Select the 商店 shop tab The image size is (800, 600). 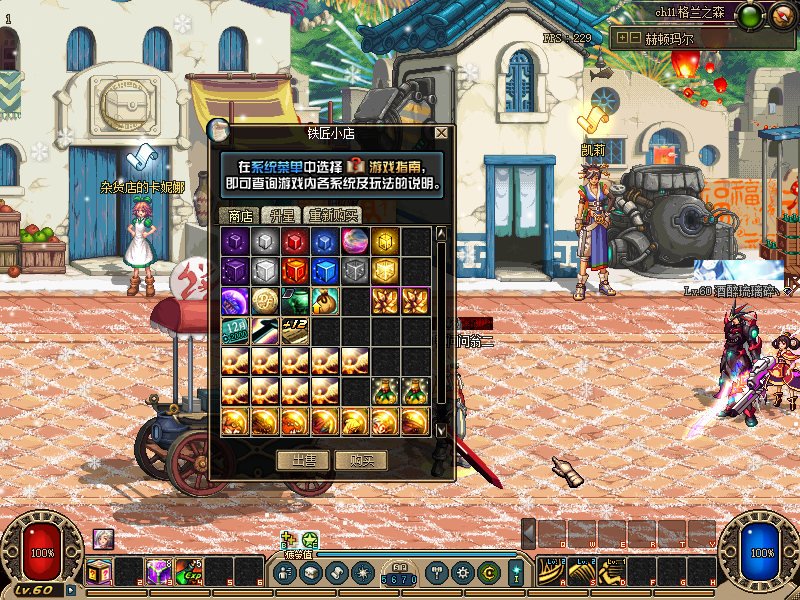239,215
